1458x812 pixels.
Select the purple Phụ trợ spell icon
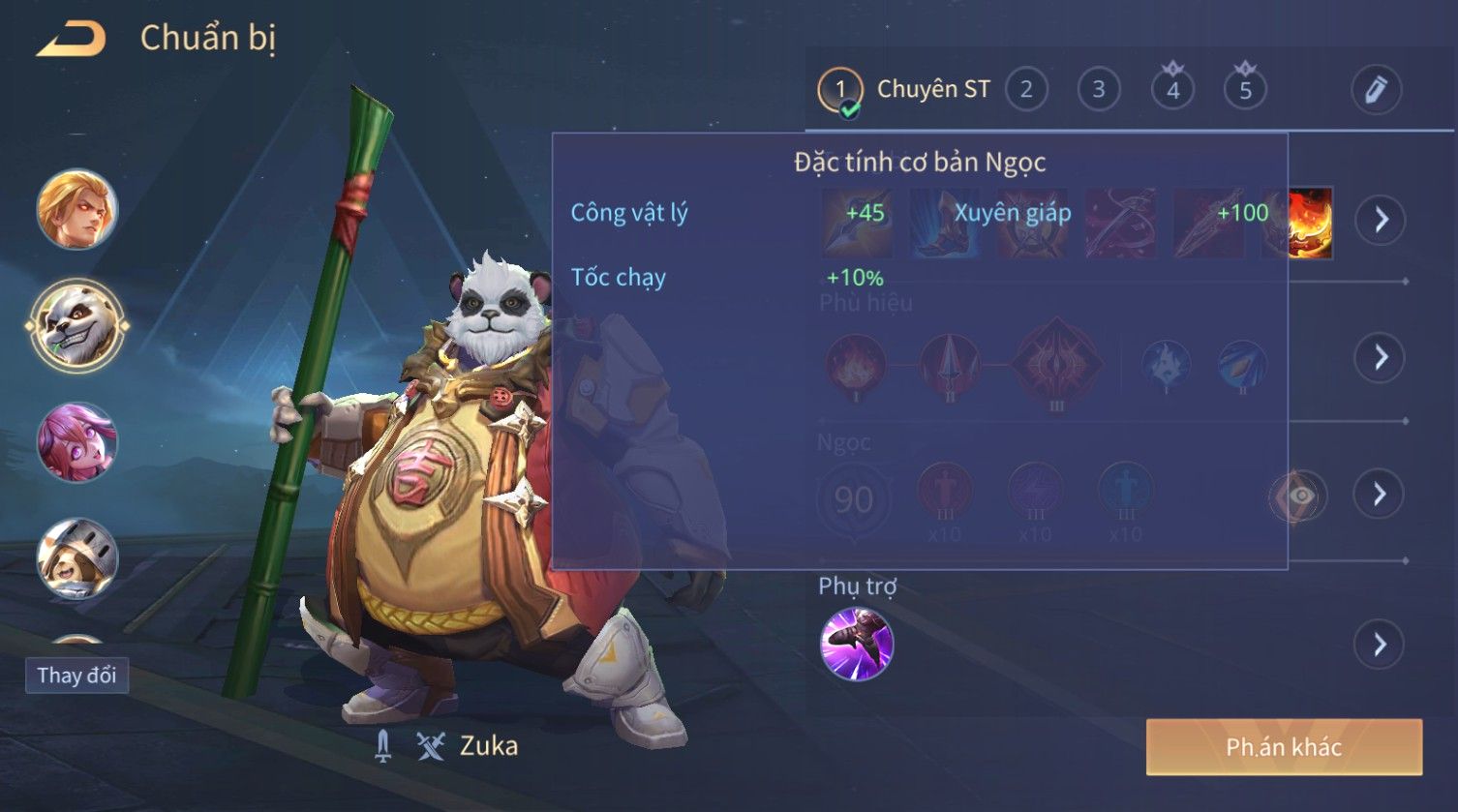point(857,645)
